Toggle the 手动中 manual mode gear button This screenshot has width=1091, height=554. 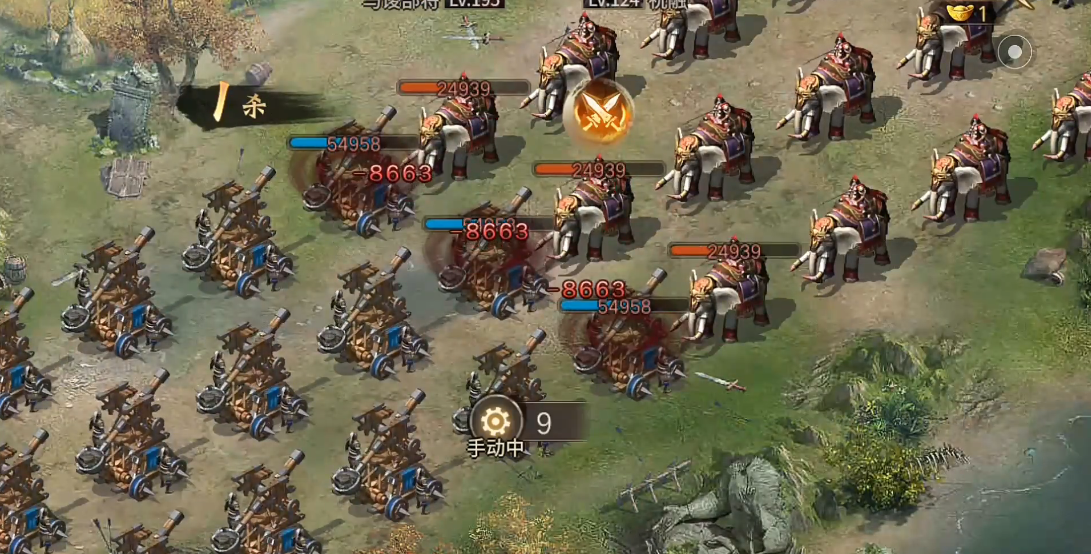click(x=496, y=422)
